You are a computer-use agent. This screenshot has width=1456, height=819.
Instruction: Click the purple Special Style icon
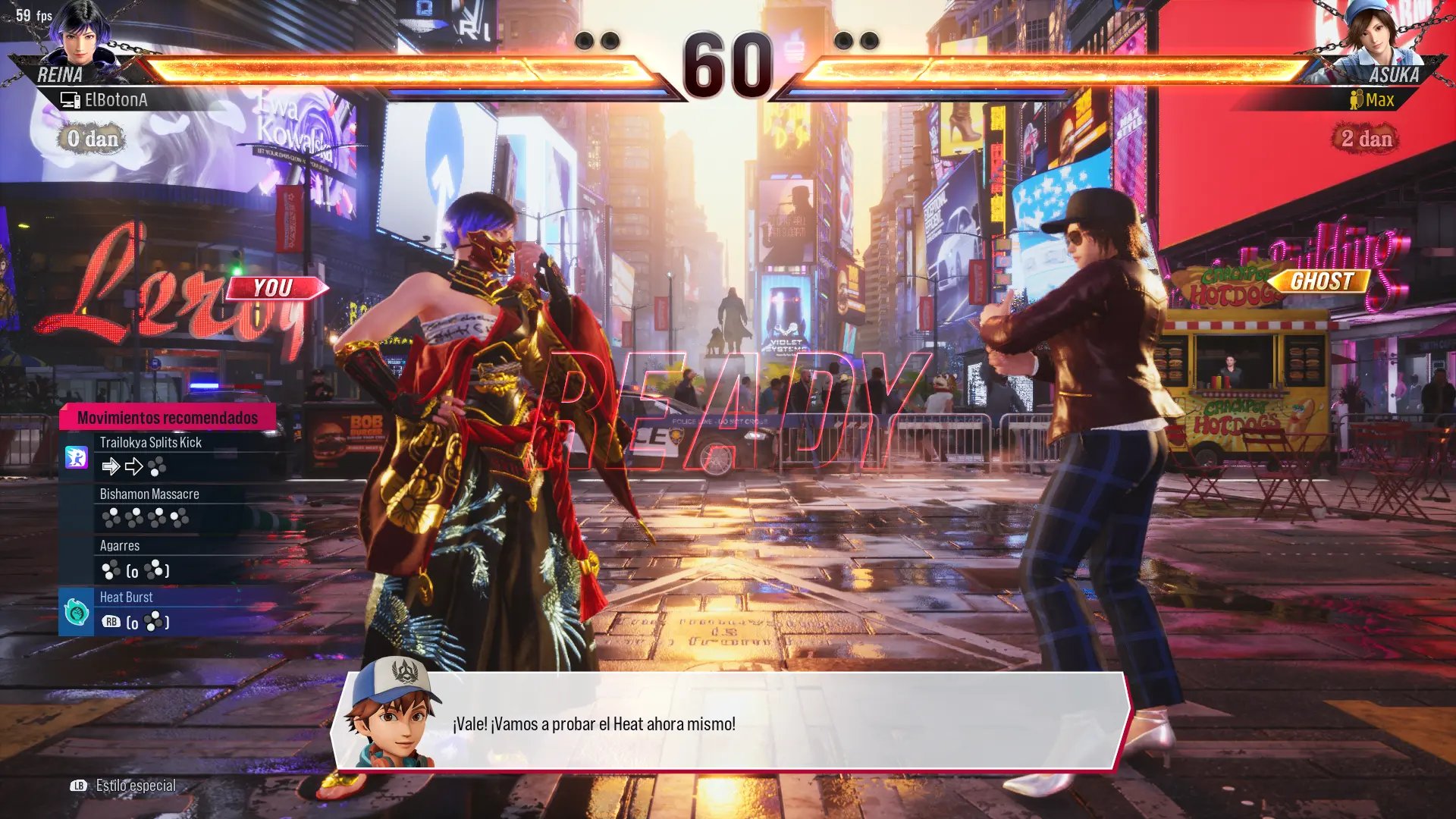click(x=77, y=457)
